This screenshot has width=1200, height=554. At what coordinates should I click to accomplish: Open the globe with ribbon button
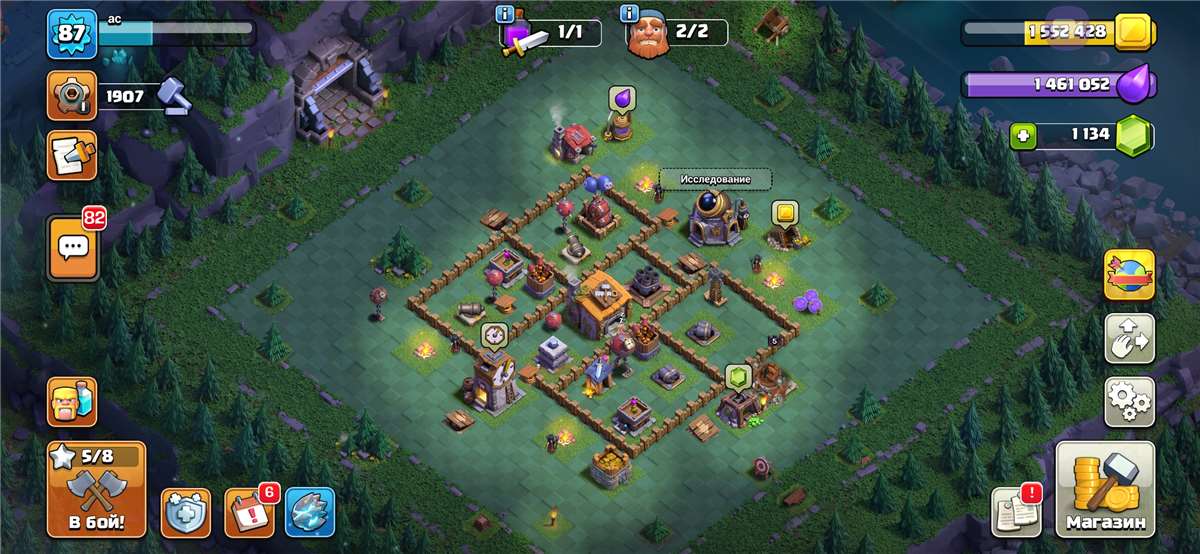tap(1129, 274)
